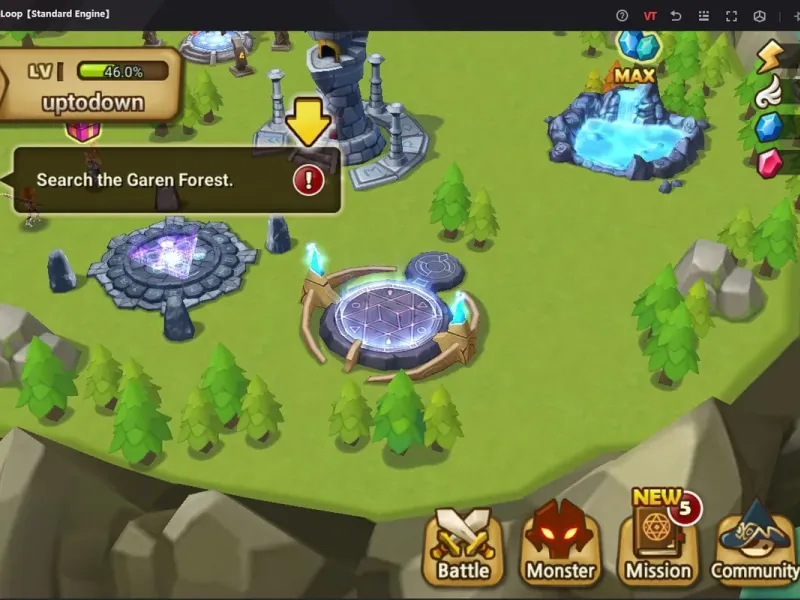This screenshot has height=600, width=800.
Task: Open the Mission book
Action: 658,546
